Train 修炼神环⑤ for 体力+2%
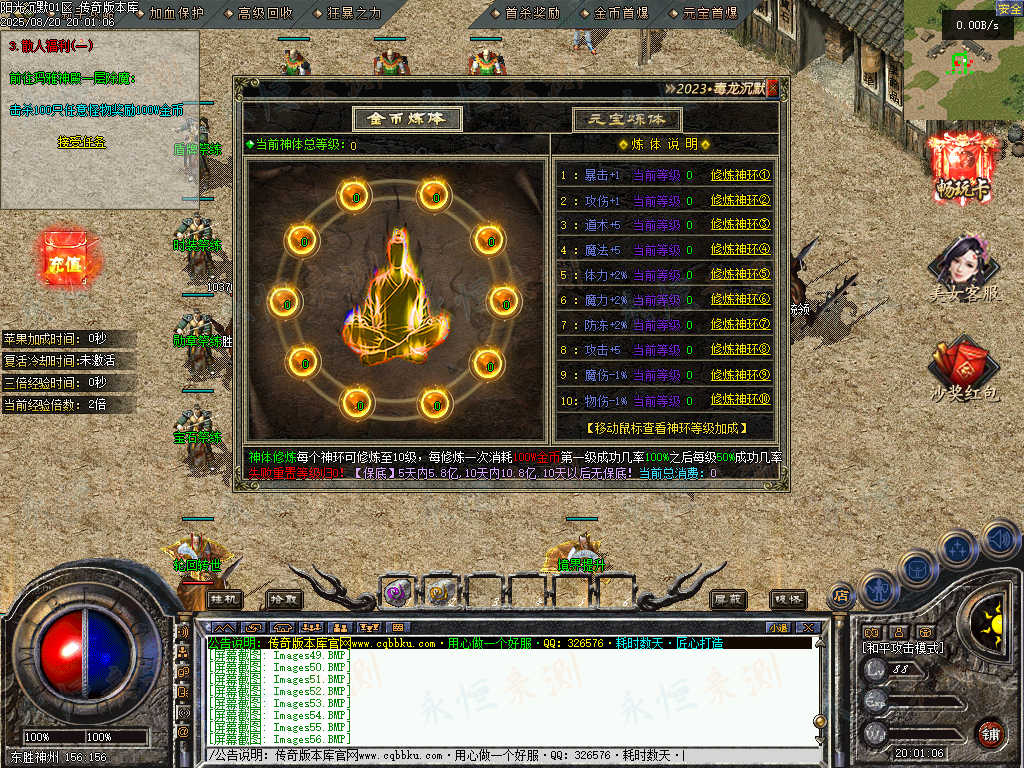 tap(740, 275)
